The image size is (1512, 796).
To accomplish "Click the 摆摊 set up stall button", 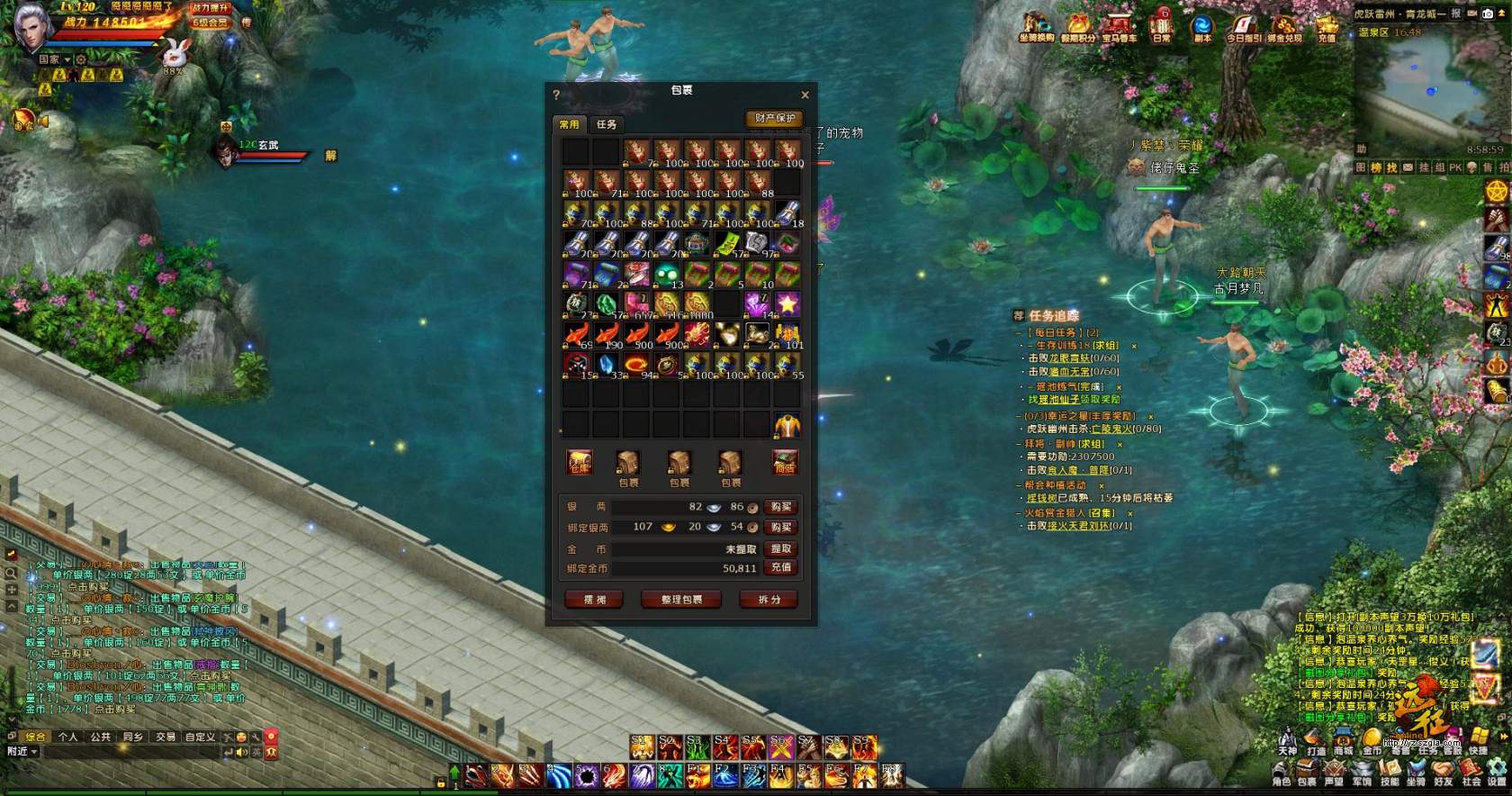I will click(x=594, y=599).
